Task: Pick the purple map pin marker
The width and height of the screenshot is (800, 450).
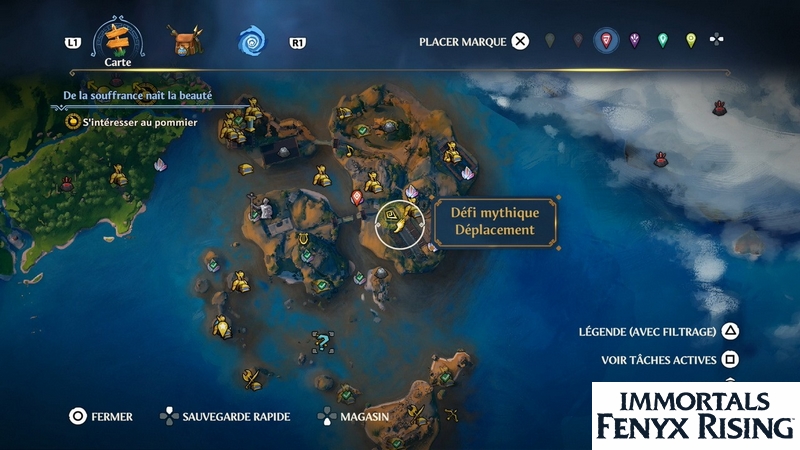Action: 634,41
